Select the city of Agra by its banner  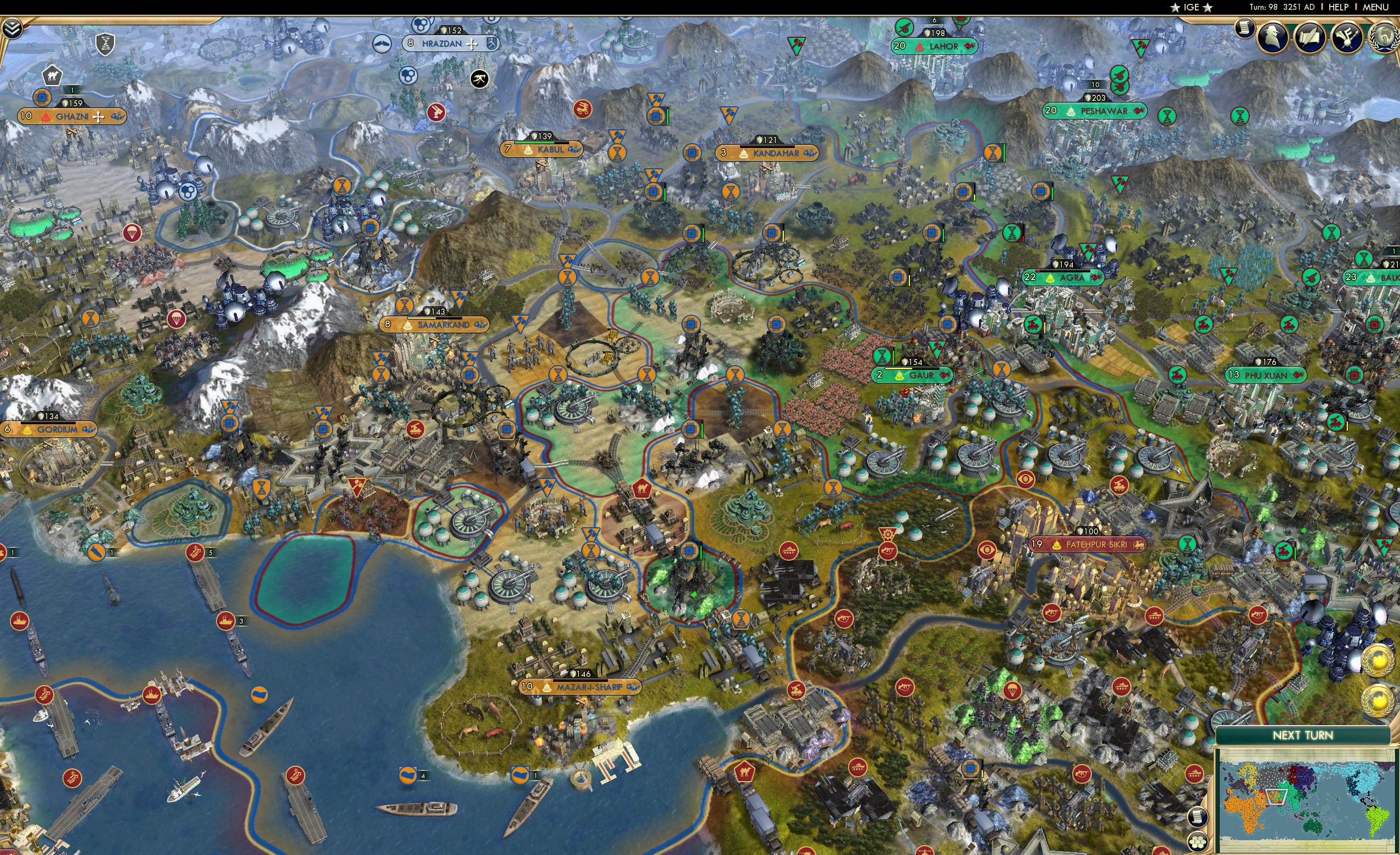click(x=1071, y=278)
